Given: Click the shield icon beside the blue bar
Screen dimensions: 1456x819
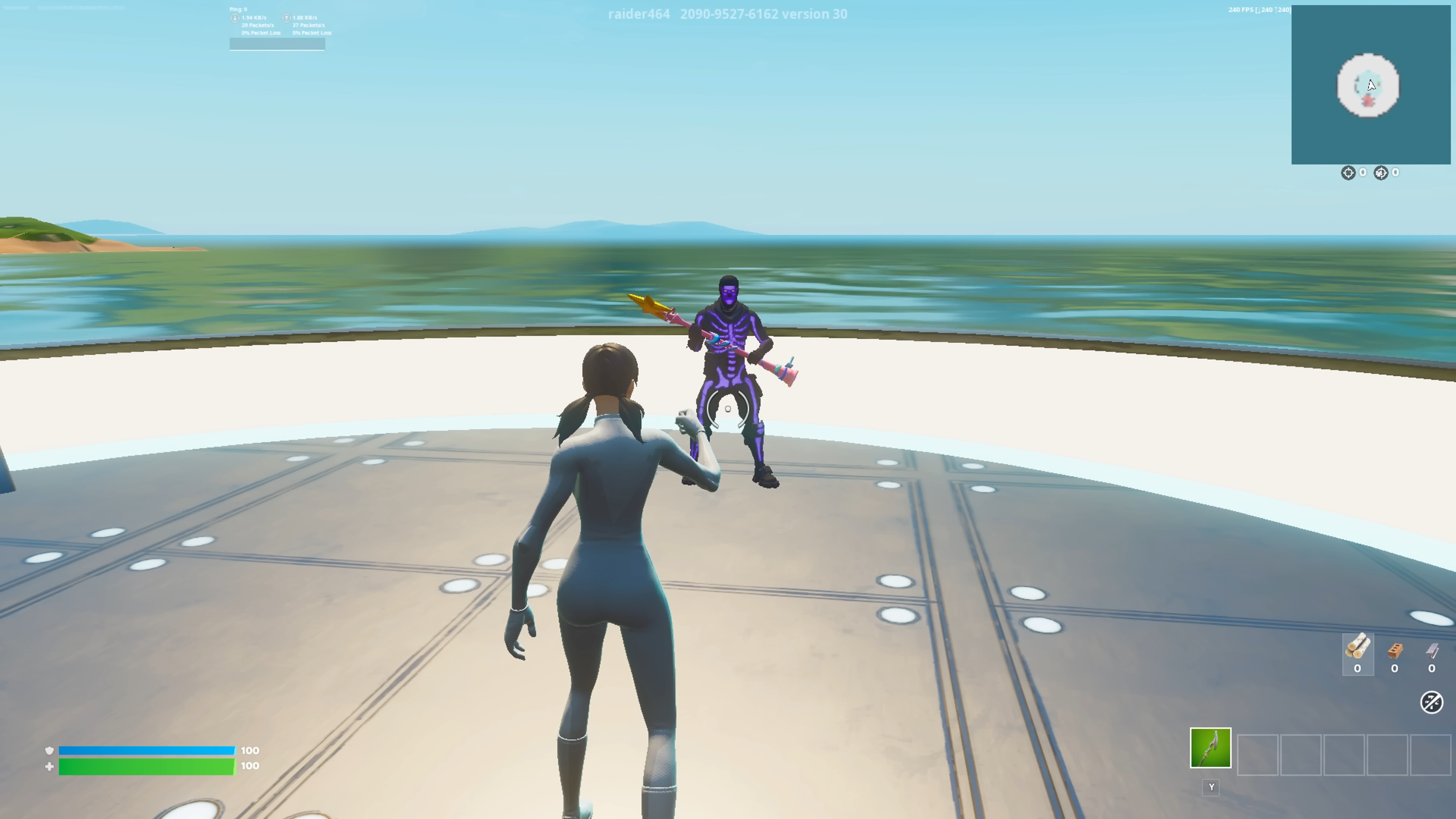Looking at the screenshot, I should click(x=50, y=751).
